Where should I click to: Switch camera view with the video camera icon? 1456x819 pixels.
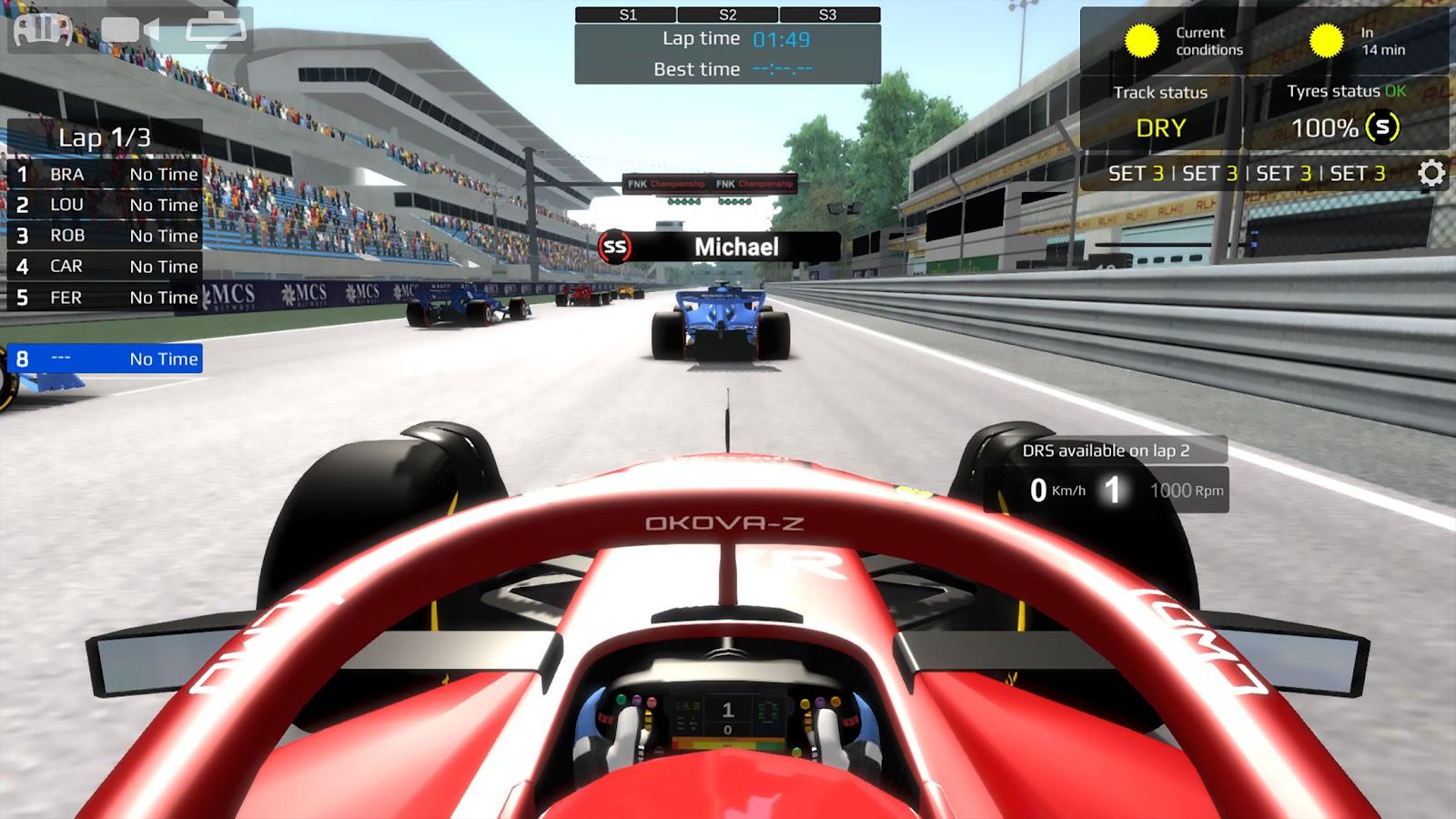click(129, 30)
